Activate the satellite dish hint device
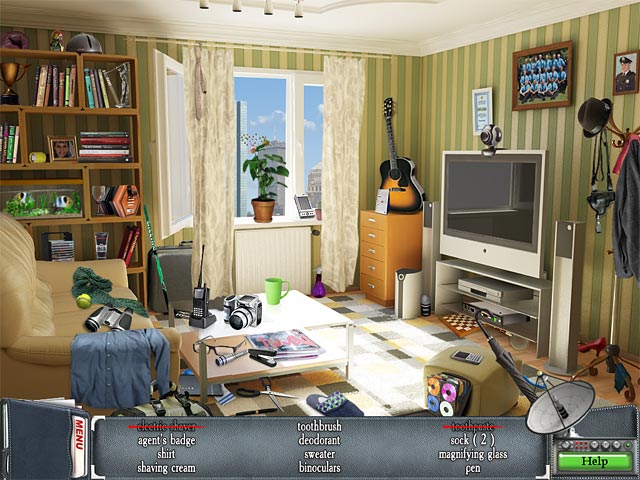Viewport: 640px width, 480px height. pos(560,407)
